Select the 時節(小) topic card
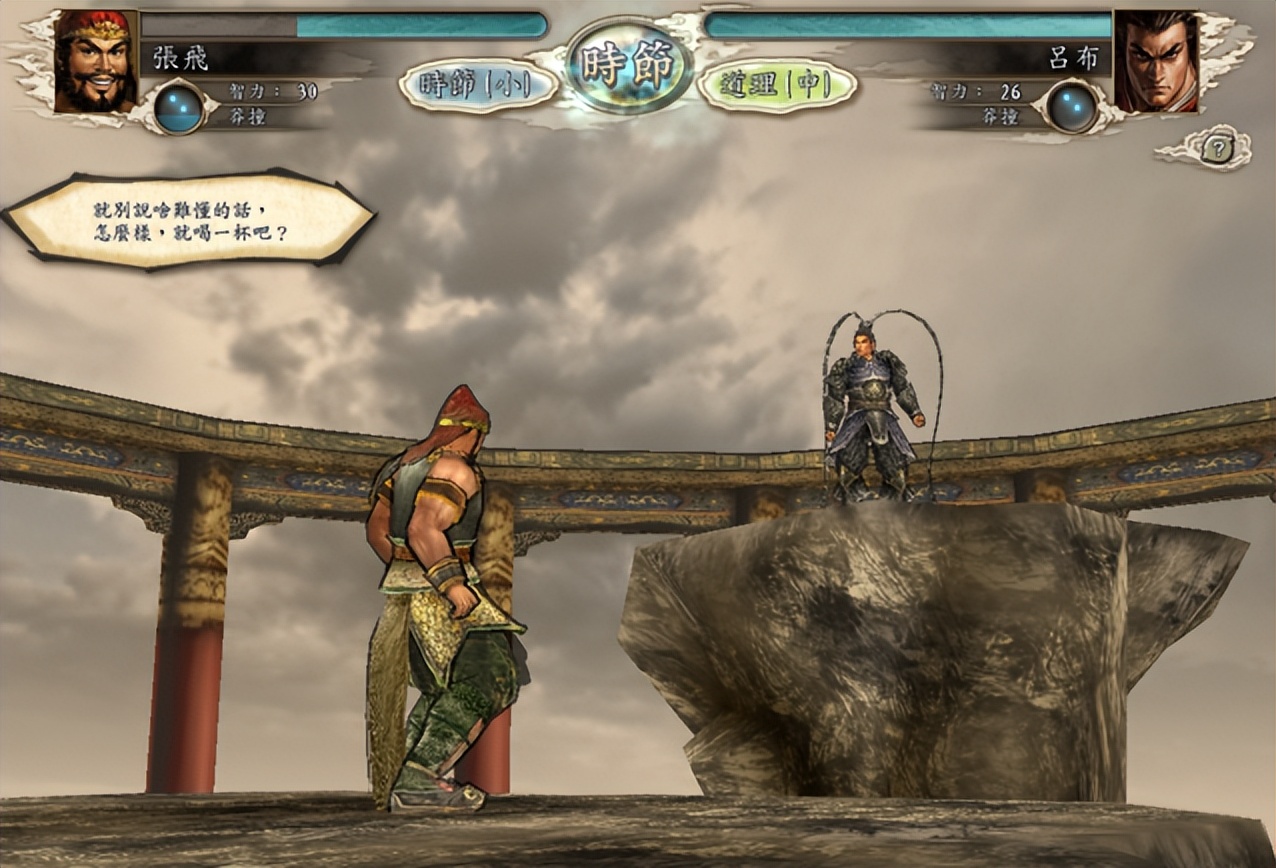Image resolution: width=1276 pixels, height=868 pixels. (478, 85)
